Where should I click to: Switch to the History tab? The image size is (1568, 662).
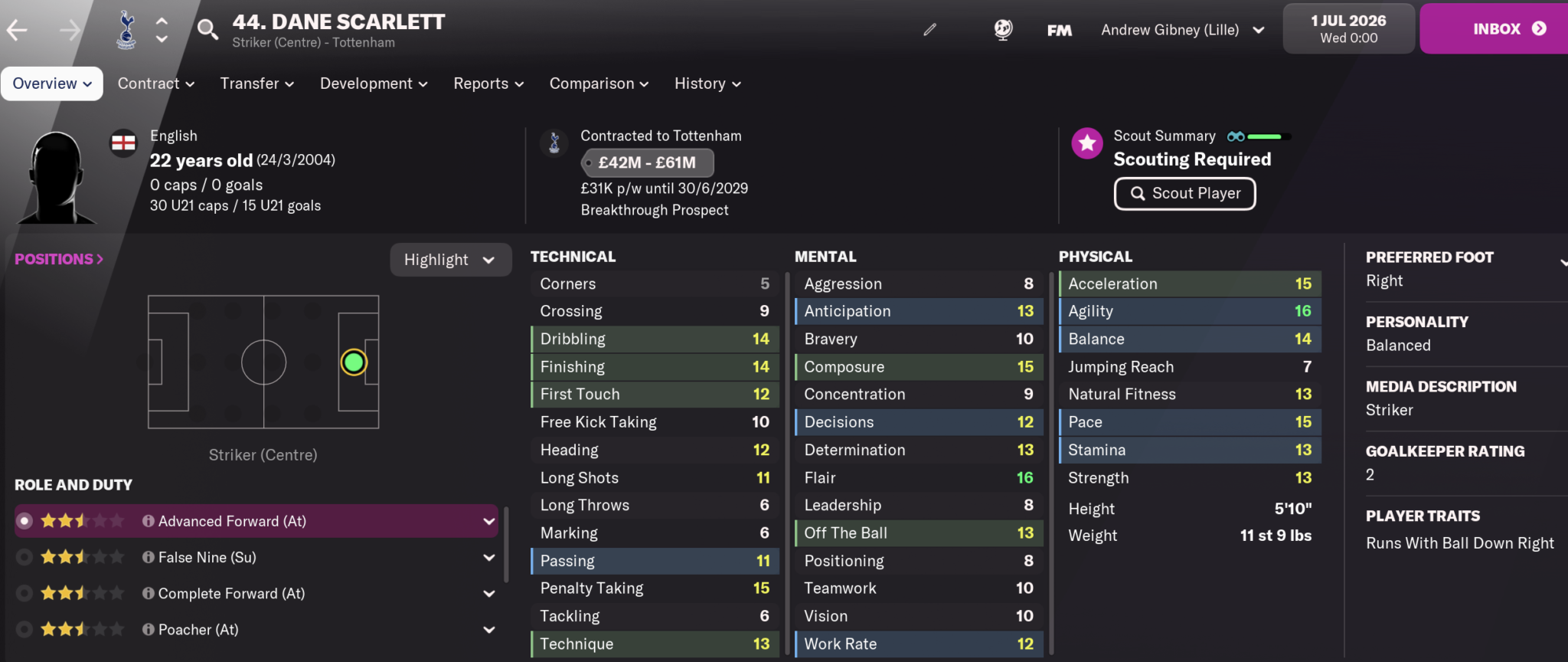point(706,84)
